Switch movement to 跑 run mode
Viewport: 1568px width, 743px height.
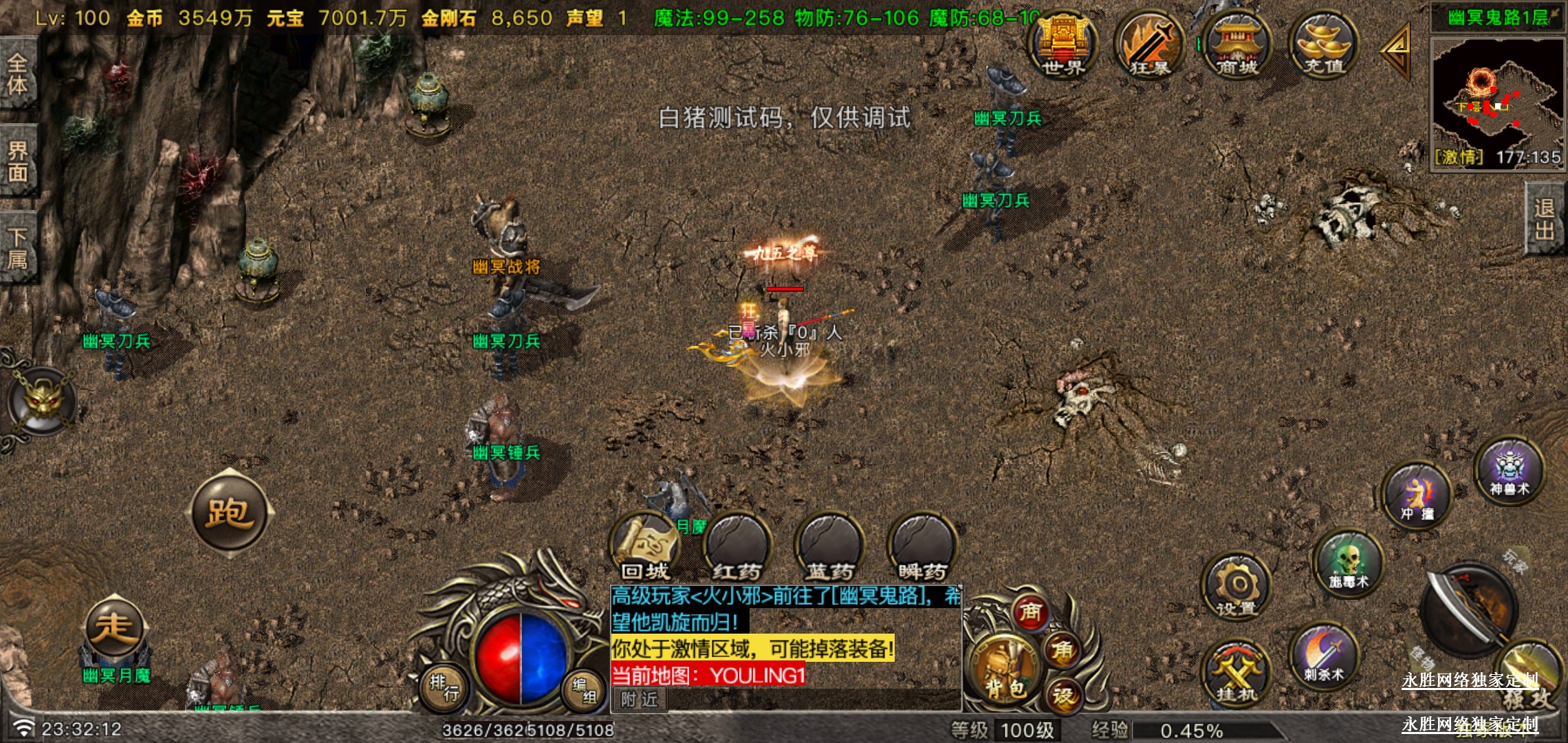pos(230,513)
